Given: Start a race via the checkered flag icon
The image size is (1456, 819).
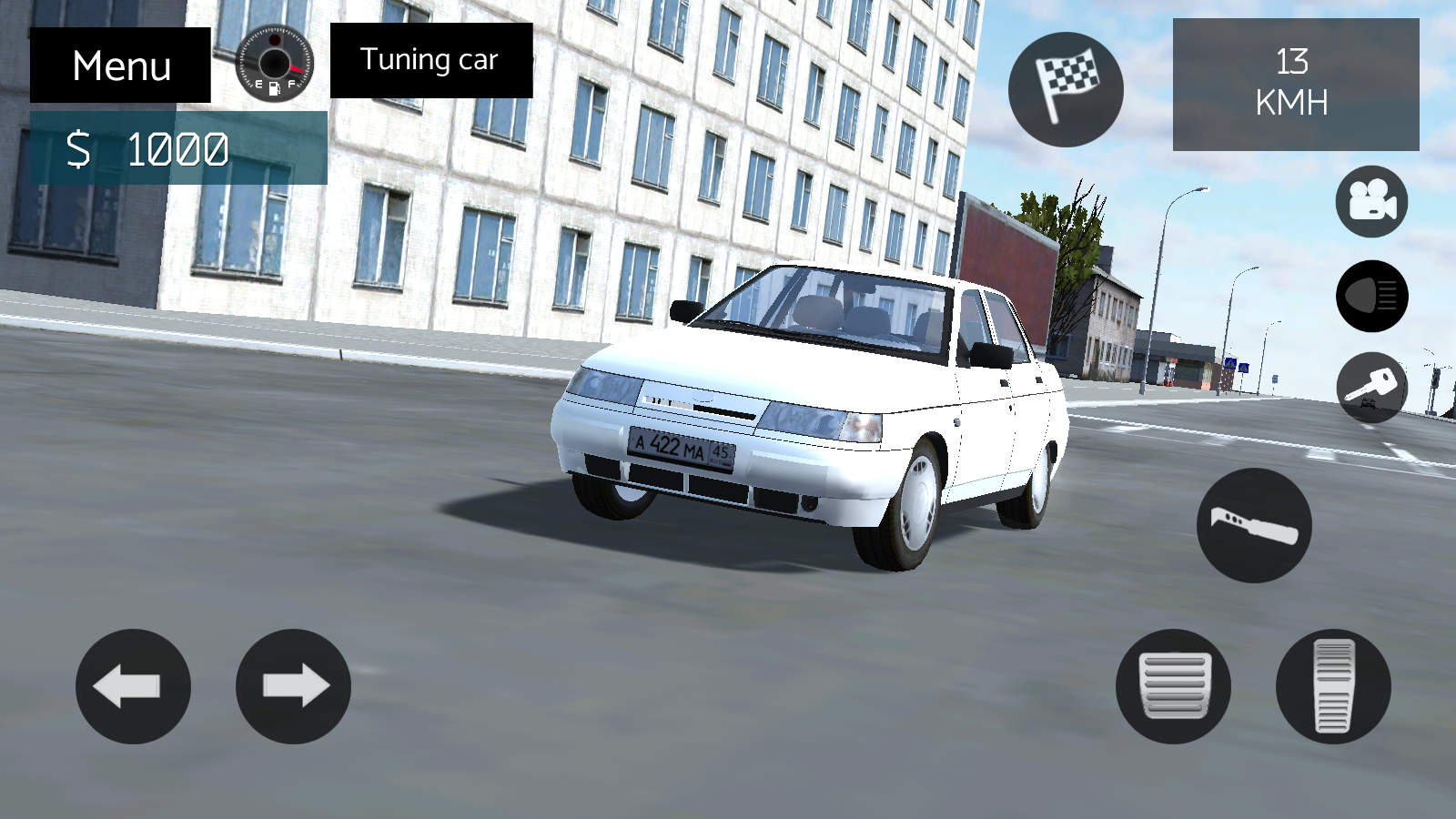Looking at the screenshot, I should point(1065,89).
